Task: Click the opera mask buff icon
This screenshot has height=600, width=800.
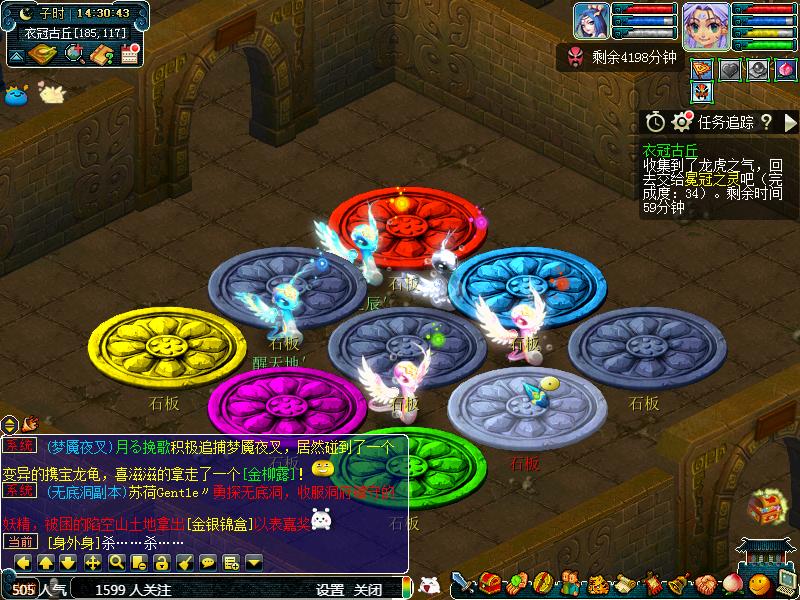Action: (x=703, y=92)
